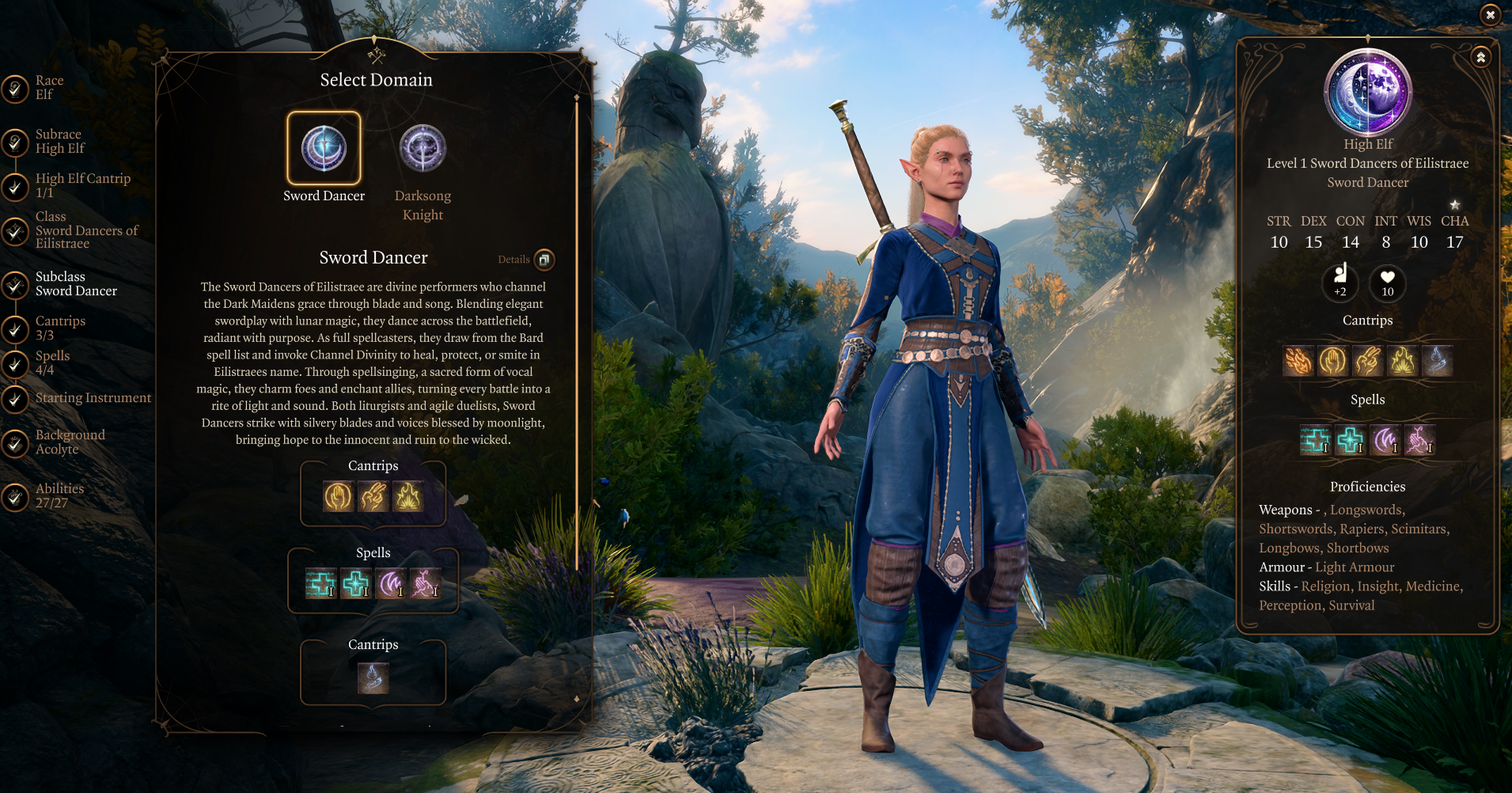
Task: Open the Subrace High Elf step
Action: click(x=59, y=142)
